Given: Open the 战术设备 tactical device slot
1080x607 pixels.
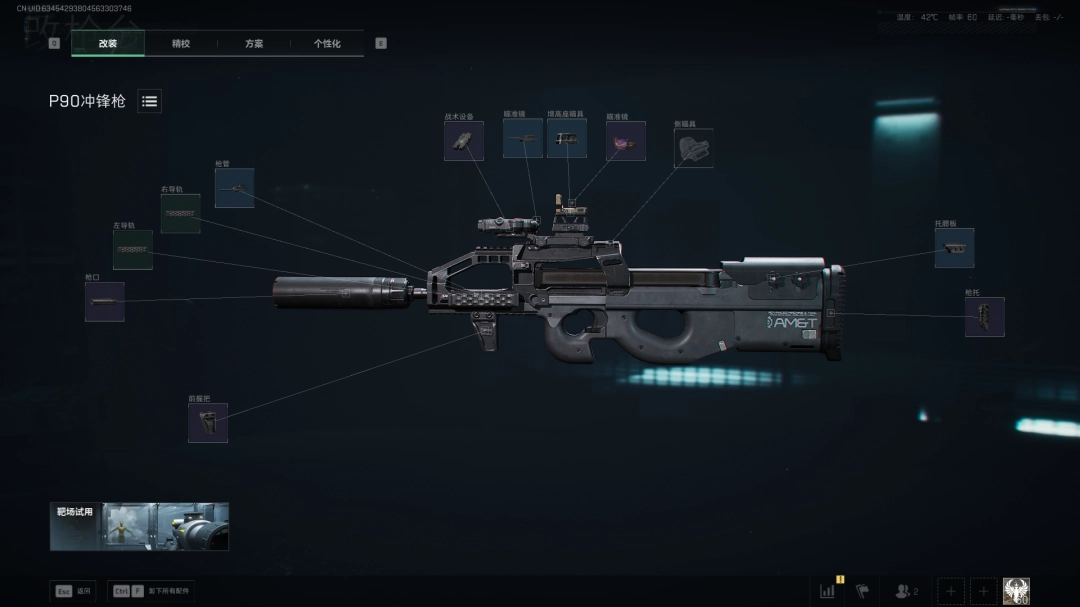Looking at the screenshot, I should pos(464,142).
